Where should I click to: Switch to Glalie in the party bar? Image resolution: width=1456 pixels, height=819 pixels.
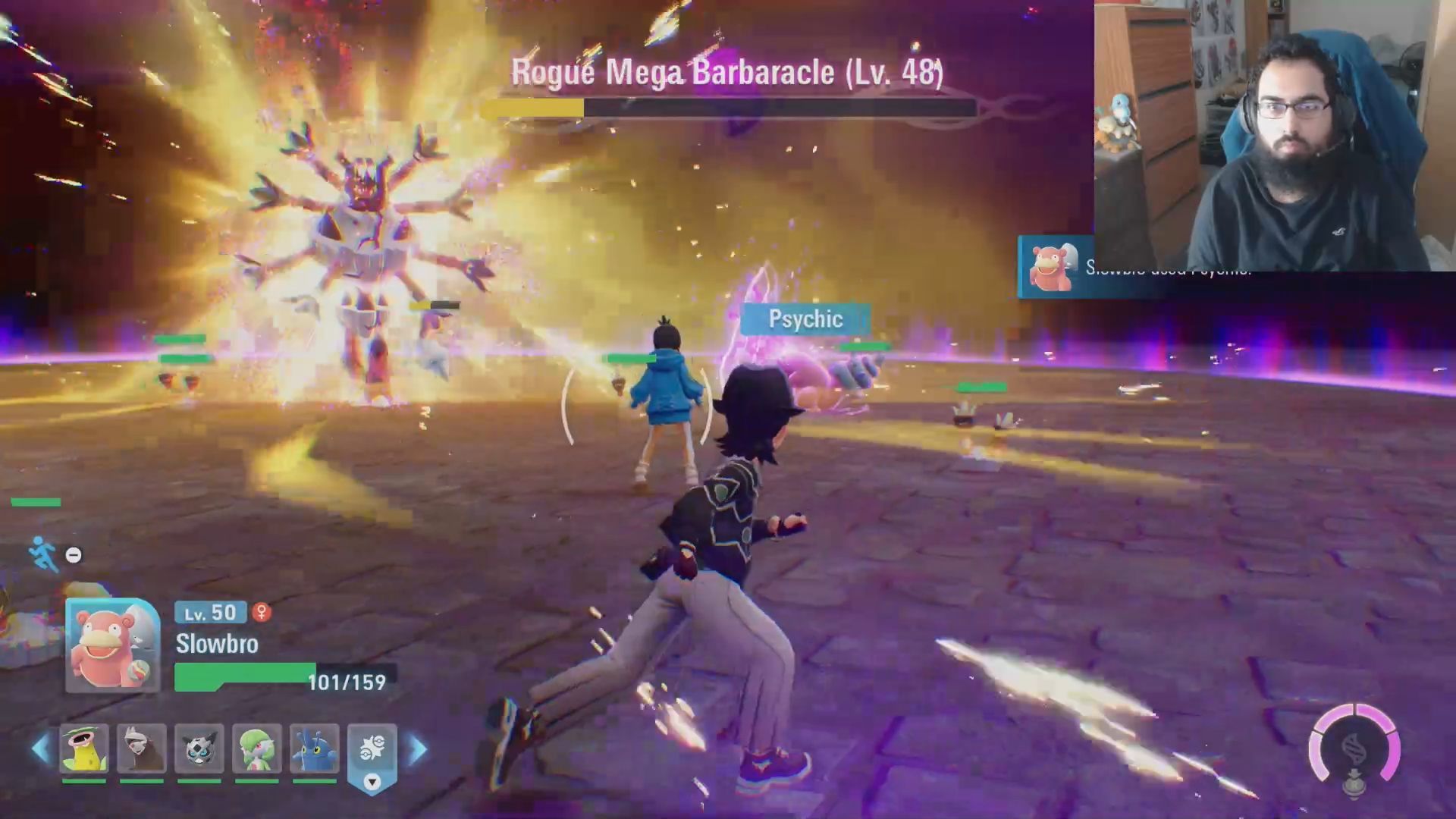click(x=199, y=748)
